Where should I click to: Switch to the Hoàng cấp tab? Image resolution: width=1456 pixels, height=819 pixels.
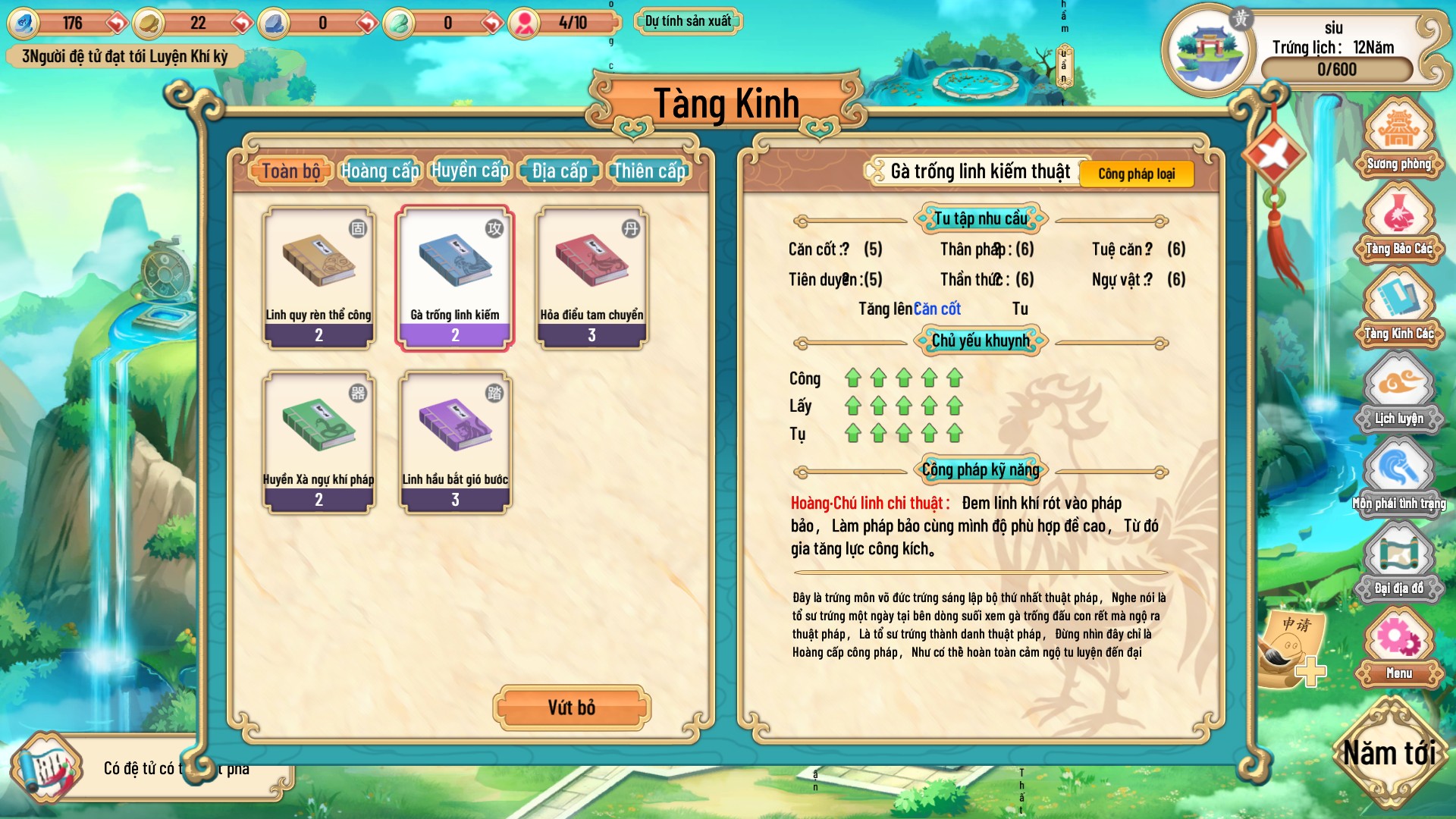pos(379,171)
